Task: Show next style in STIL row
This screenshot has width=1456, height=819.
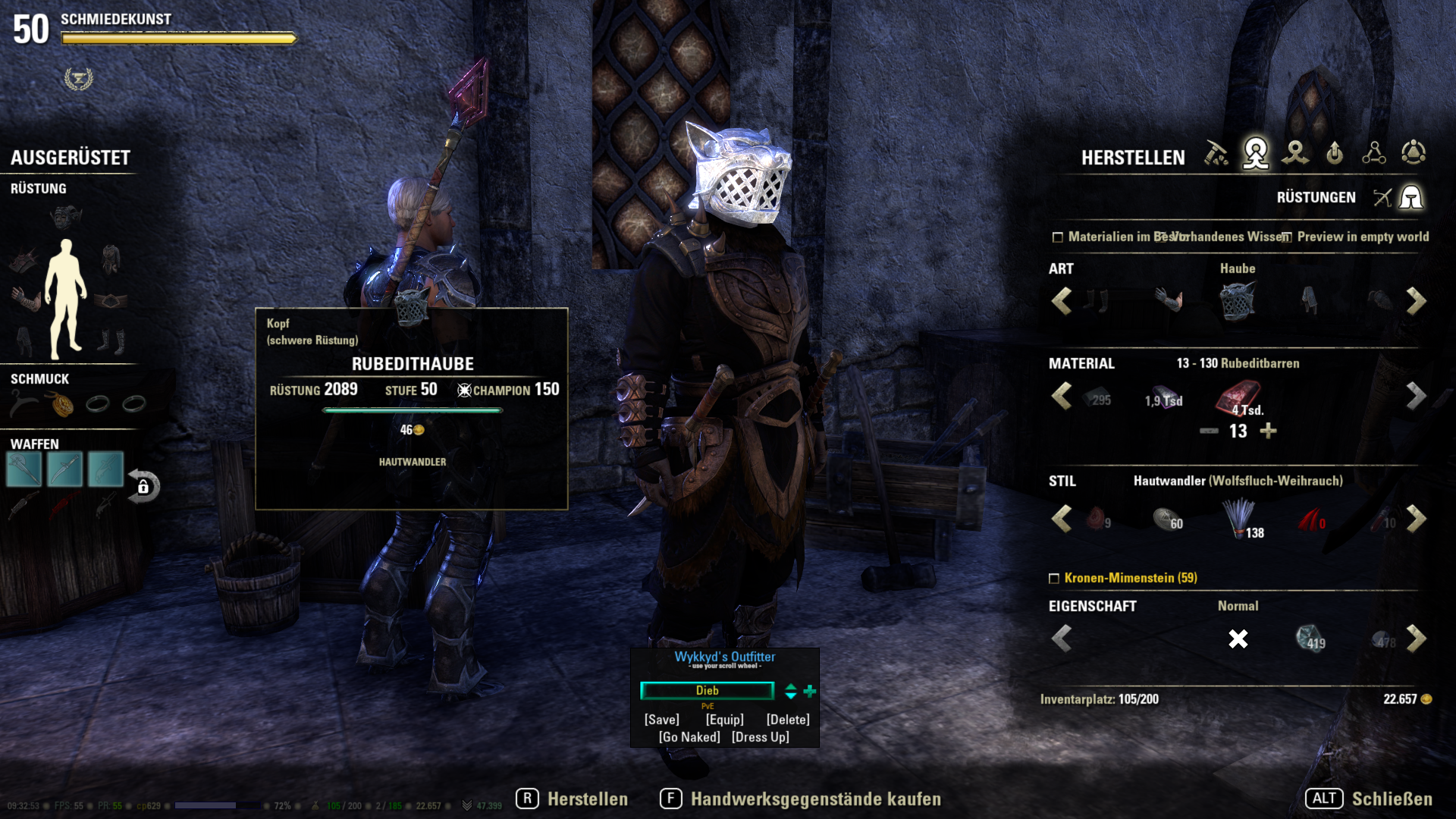Action: tap(1416, 519)
